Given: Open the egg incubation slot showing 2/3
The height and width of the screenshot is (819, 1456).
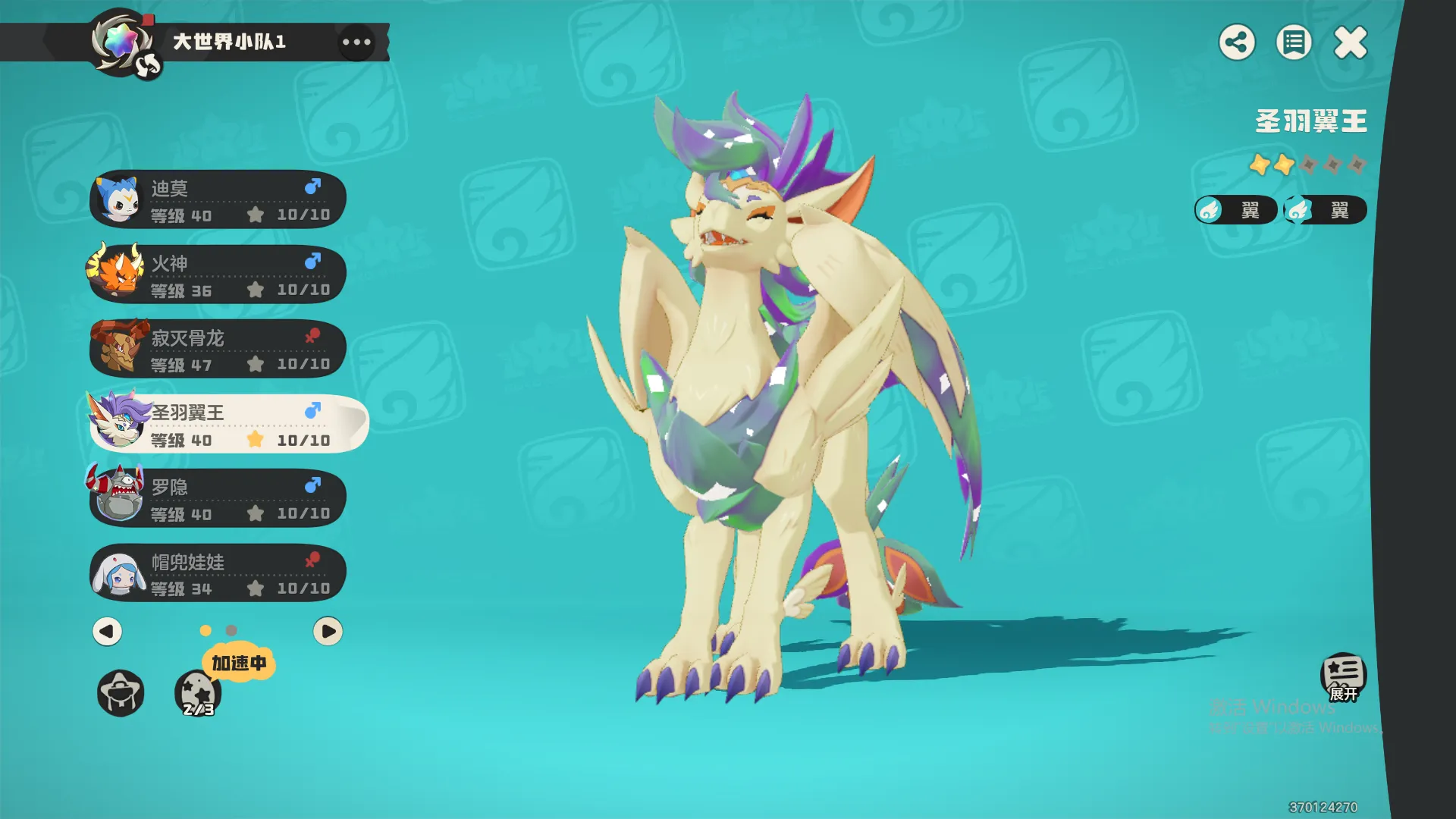Looking at the screenshot, I should tap(198, 693).
